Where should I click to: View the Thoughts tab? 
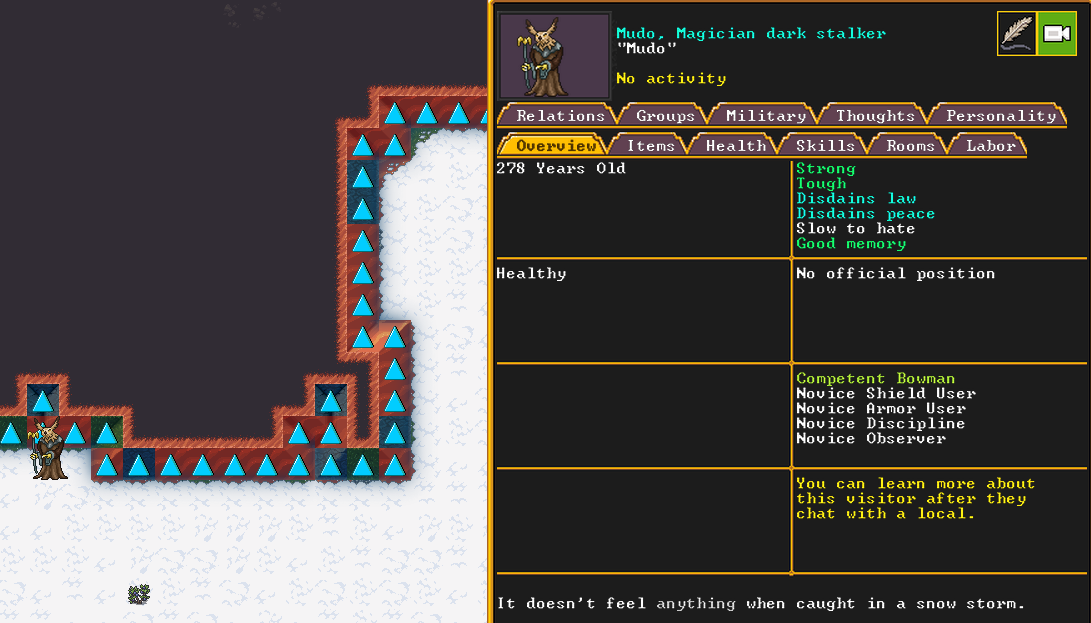875,116
